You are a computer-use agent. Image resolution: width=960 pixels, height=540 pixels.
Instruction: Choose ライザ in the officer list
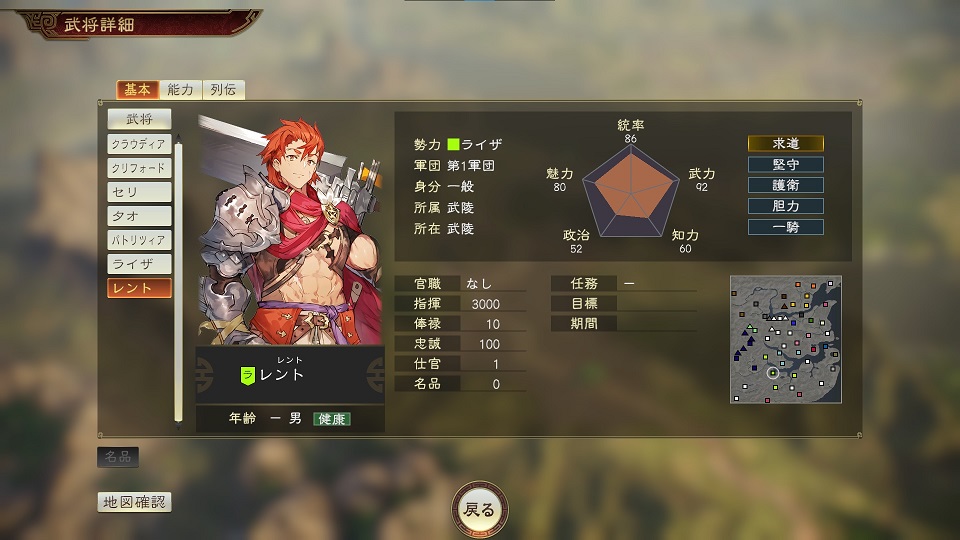(x=139, y=264)
